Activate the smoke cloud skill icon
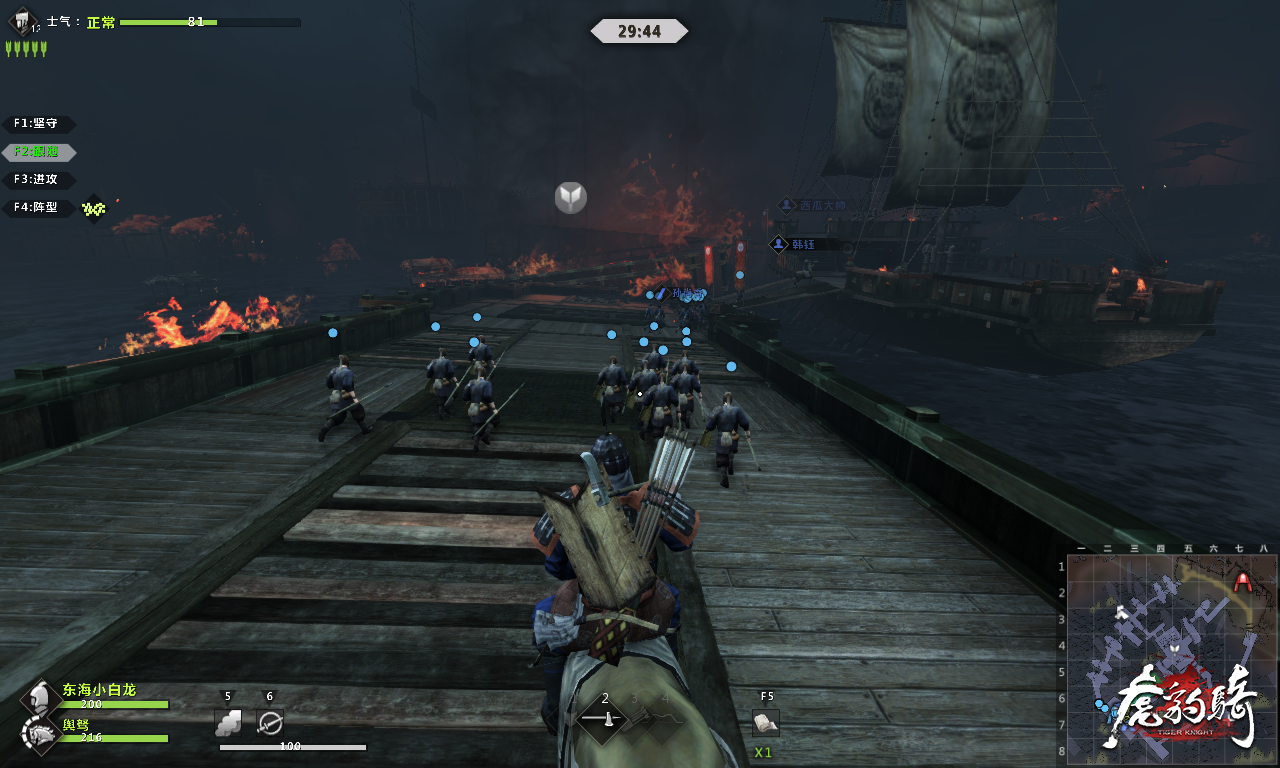This screenshot has height=768, width=1280. point(228,722)
